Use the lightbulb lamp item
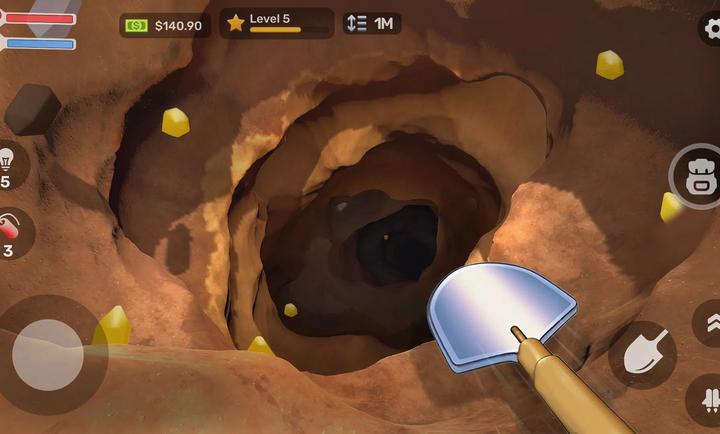Image resolution: width=720 pixels, height=434 pixels. click(x=9, y=164)
